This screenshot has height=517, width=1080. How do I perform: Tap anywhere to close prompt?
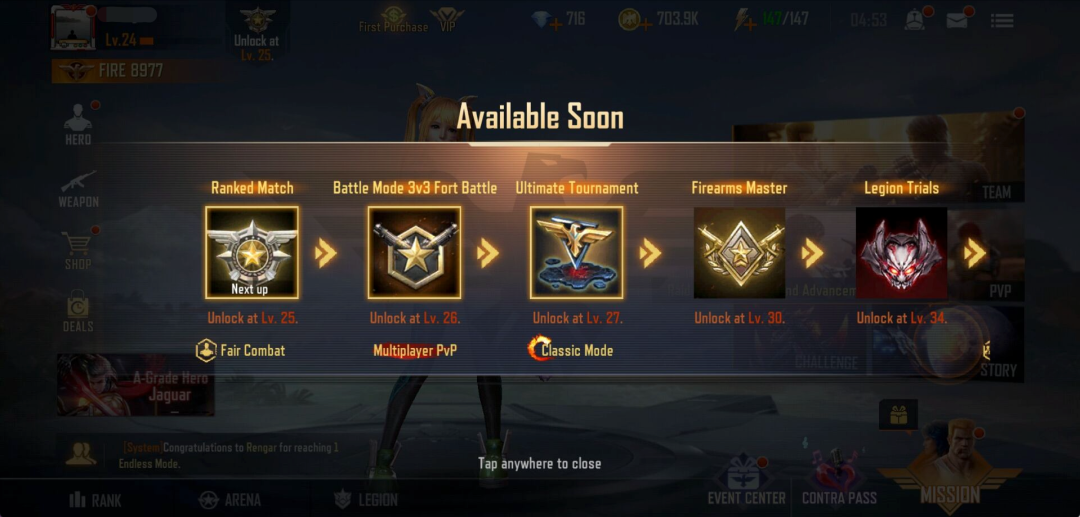(539, 463)
